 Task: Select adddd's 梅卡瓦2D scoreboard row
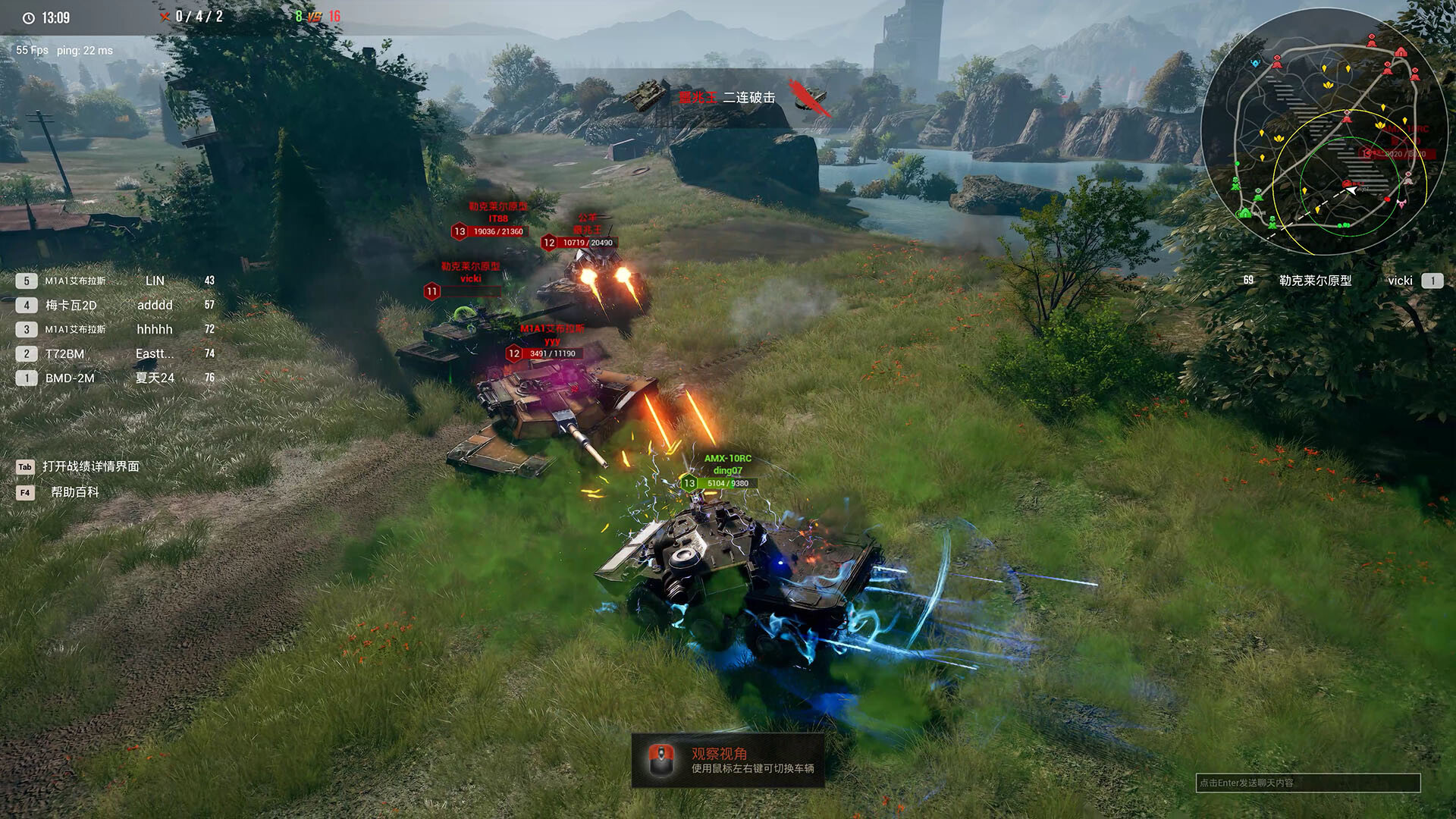point(114,305)
